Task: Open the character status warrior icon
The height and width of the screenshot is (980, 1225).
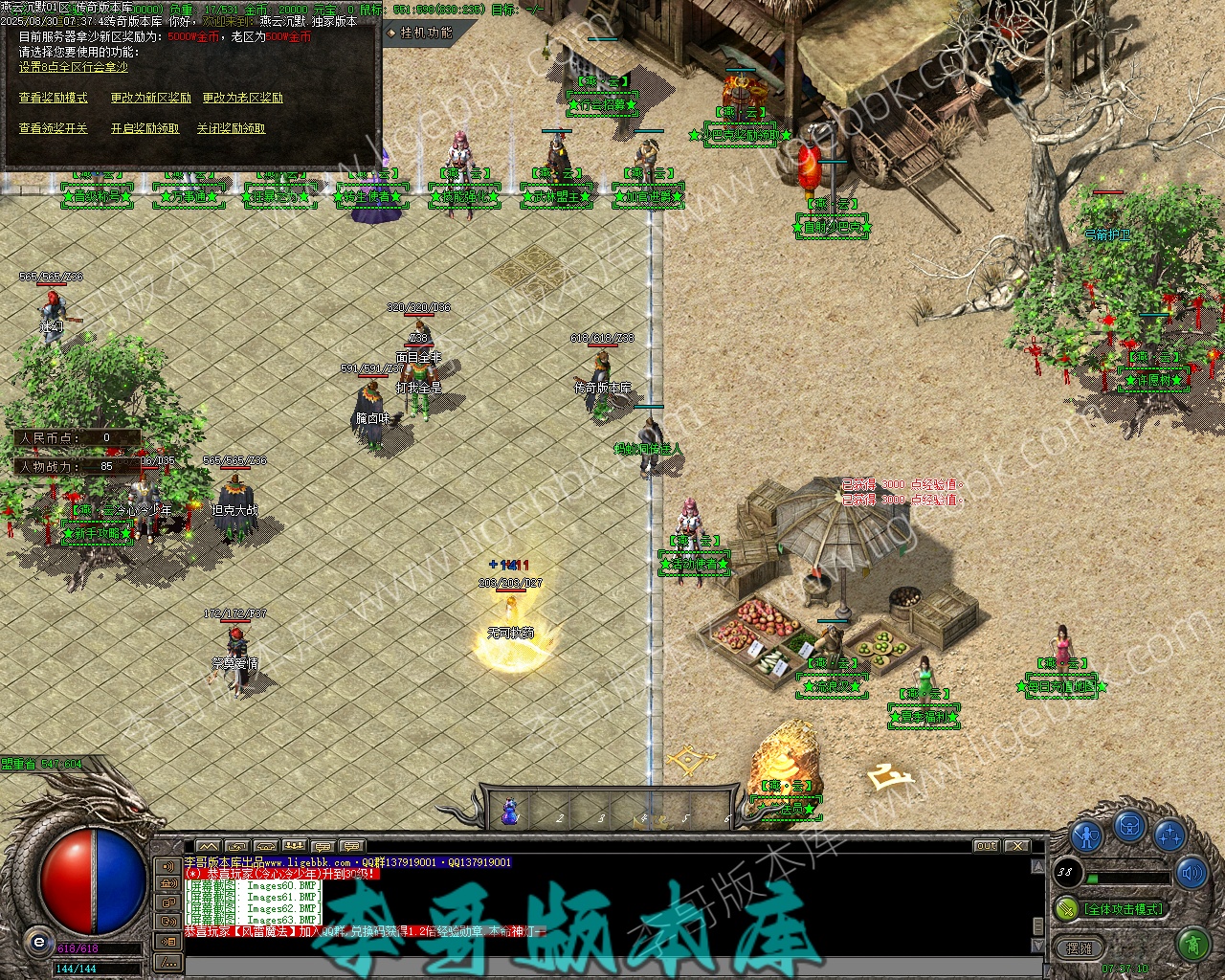Action: tap(1087, 835)
